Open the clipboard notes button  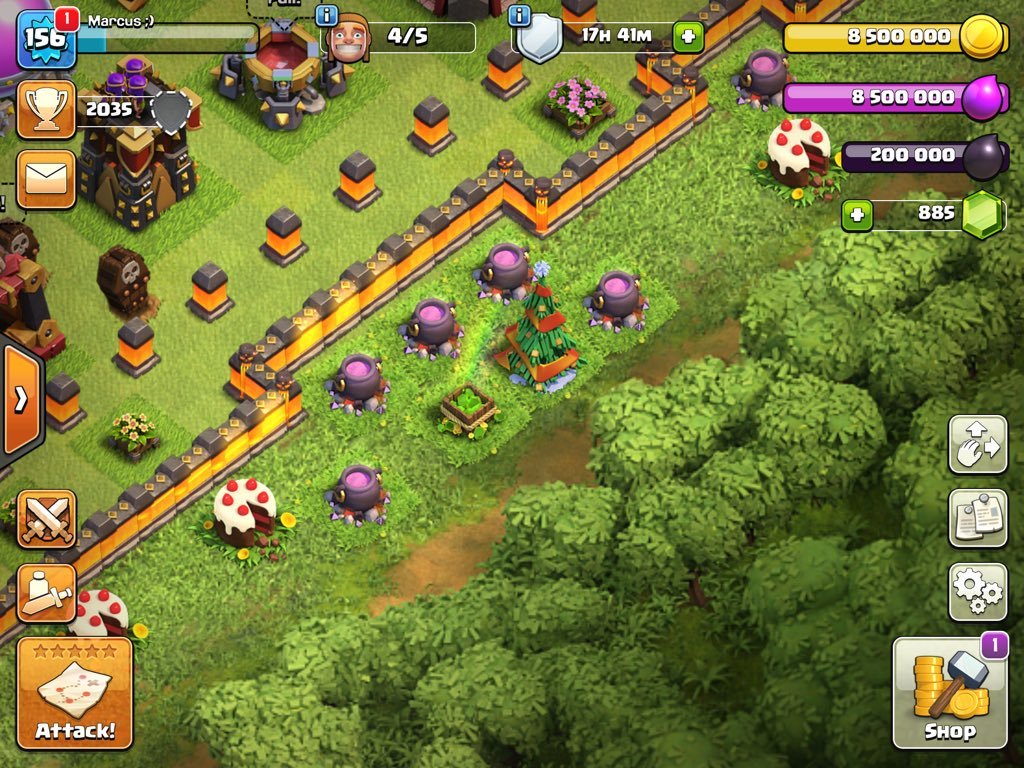977,518
